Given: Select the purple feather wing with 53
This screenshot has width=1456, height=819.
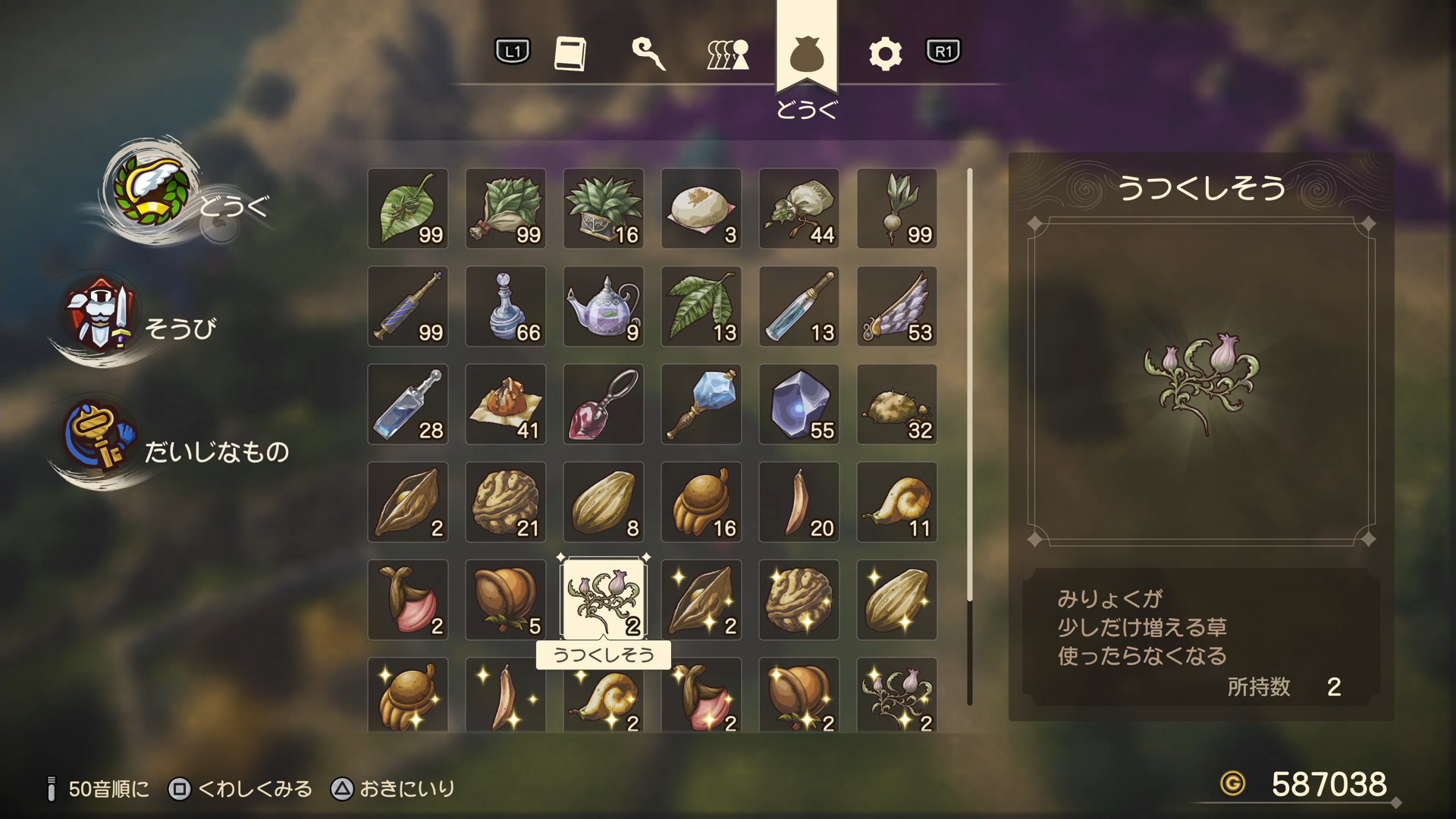Looking at the screenshot, I should click(897, 306).
